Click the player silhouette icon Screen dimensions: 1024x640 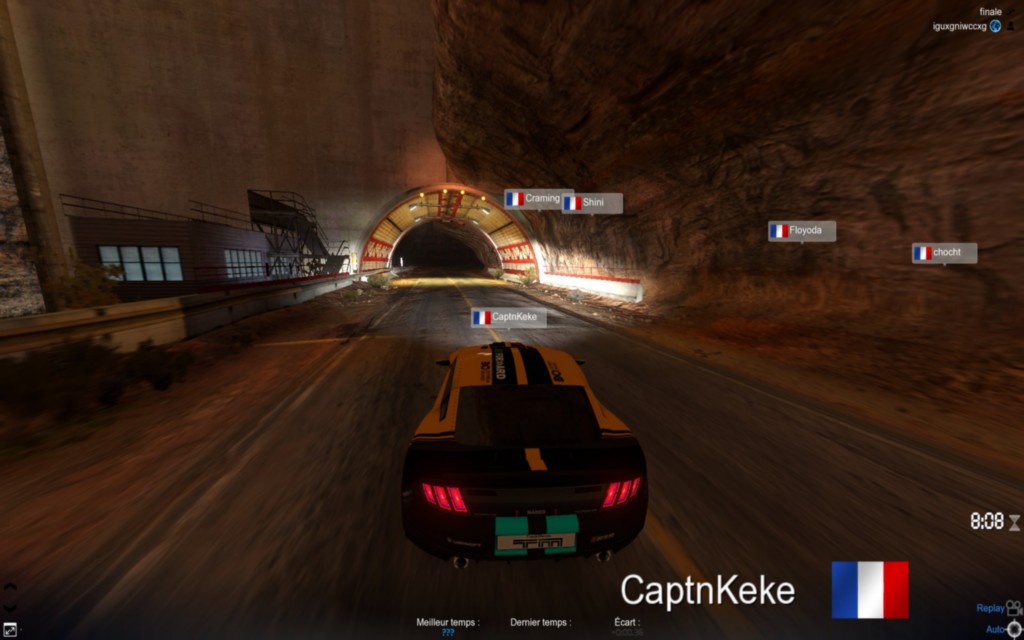(1012, 26)
